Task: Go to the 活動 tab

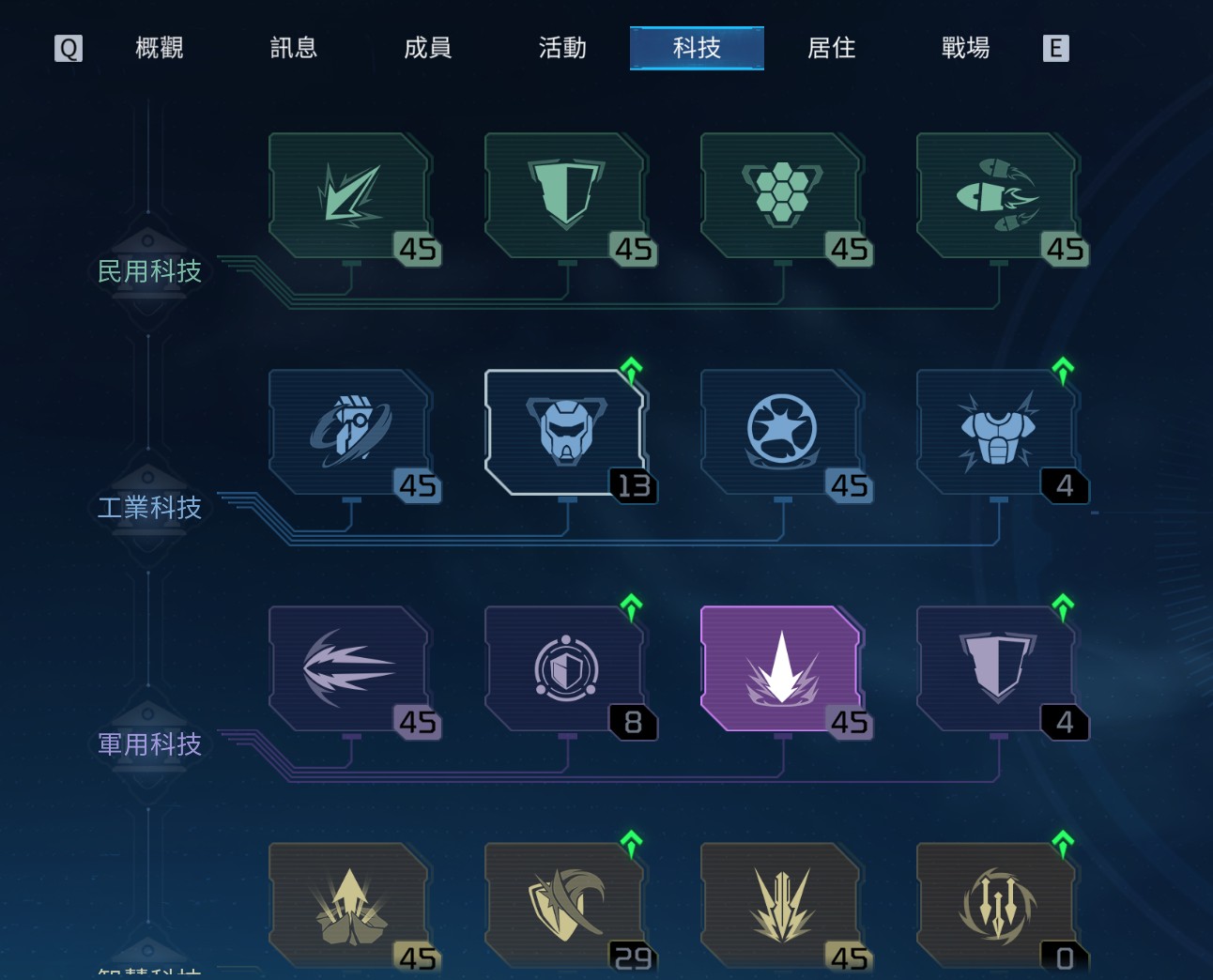Action: tap(562, 48)
